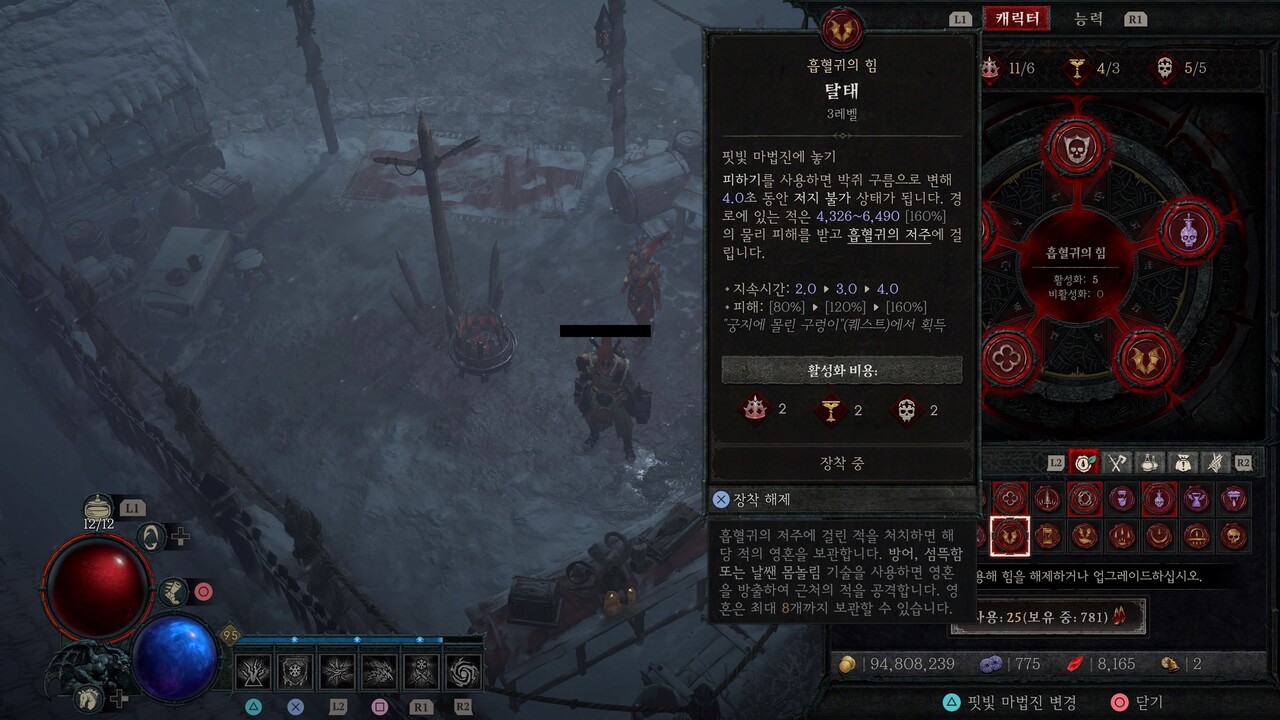This screenshot has height=720, width=1280.
Task: Select the purple skull-and-sword power on the circle
Action: coord(1189,229)
